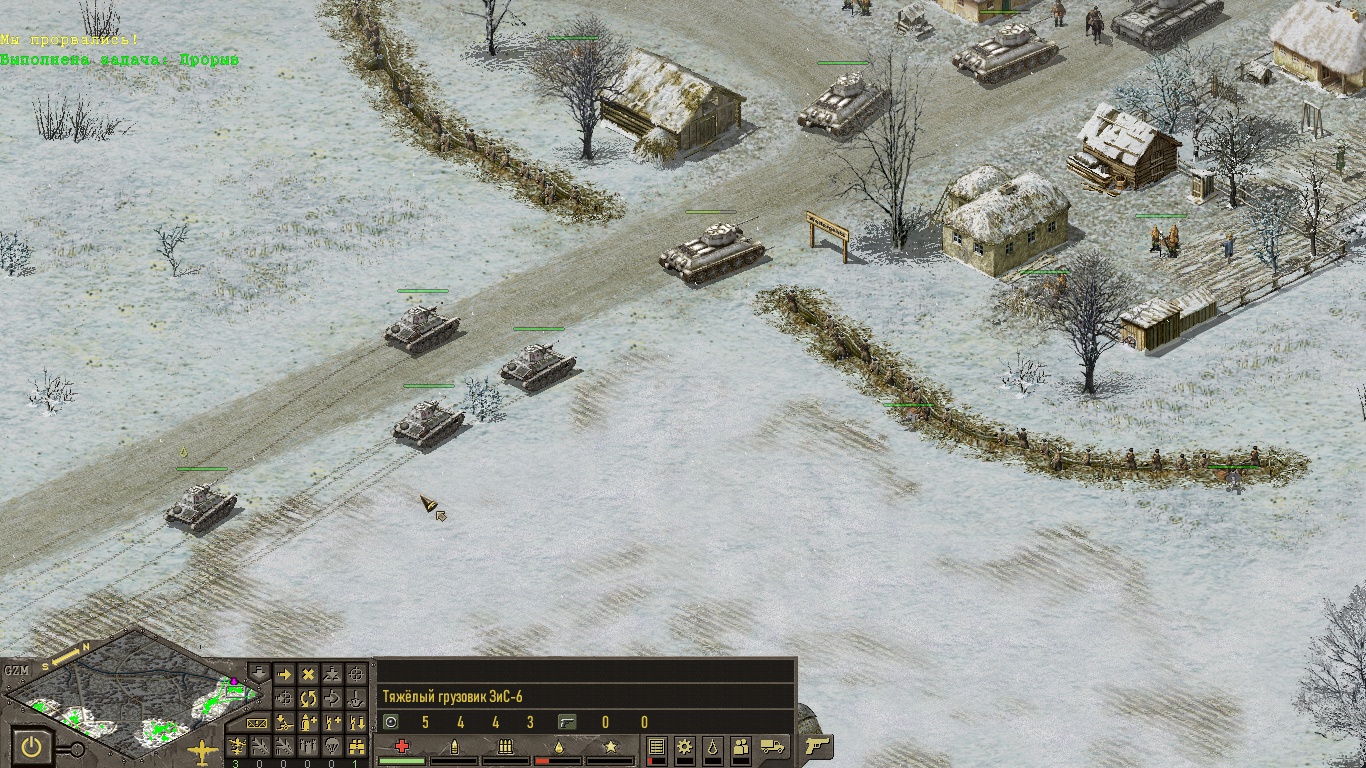The width and height of the screenshot is (1366, 768).
Task: Open the envelope message button
Action: tap(258, 722)
